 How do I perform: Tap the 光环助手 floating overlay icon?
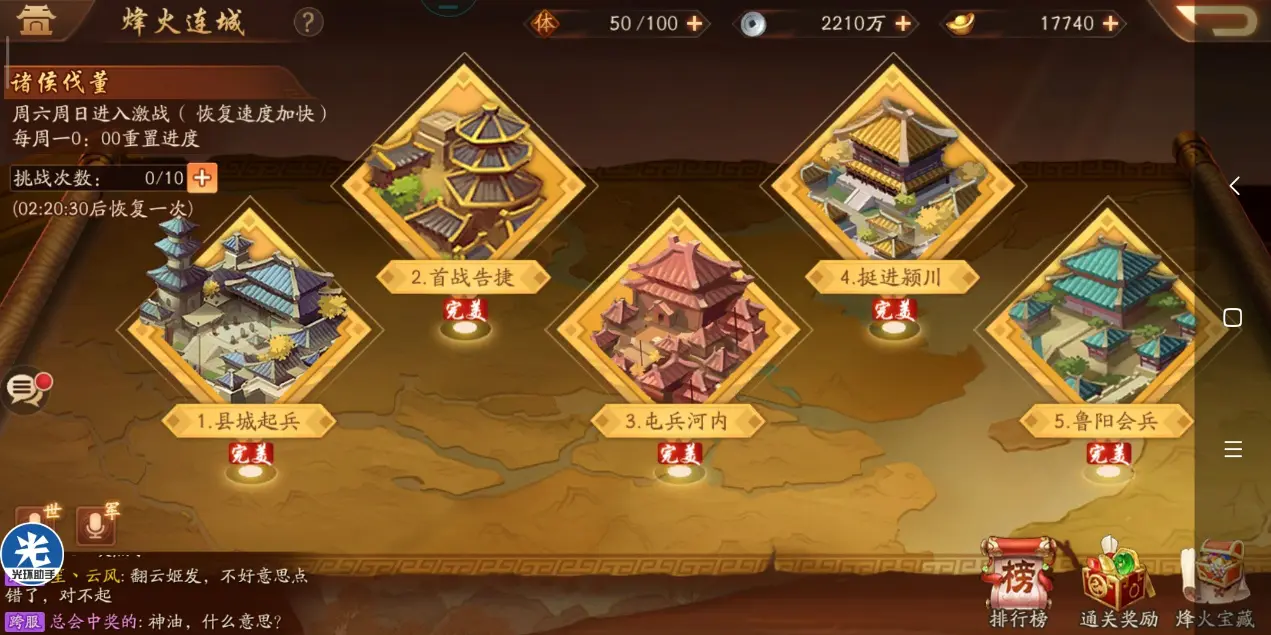pos(32,556)
